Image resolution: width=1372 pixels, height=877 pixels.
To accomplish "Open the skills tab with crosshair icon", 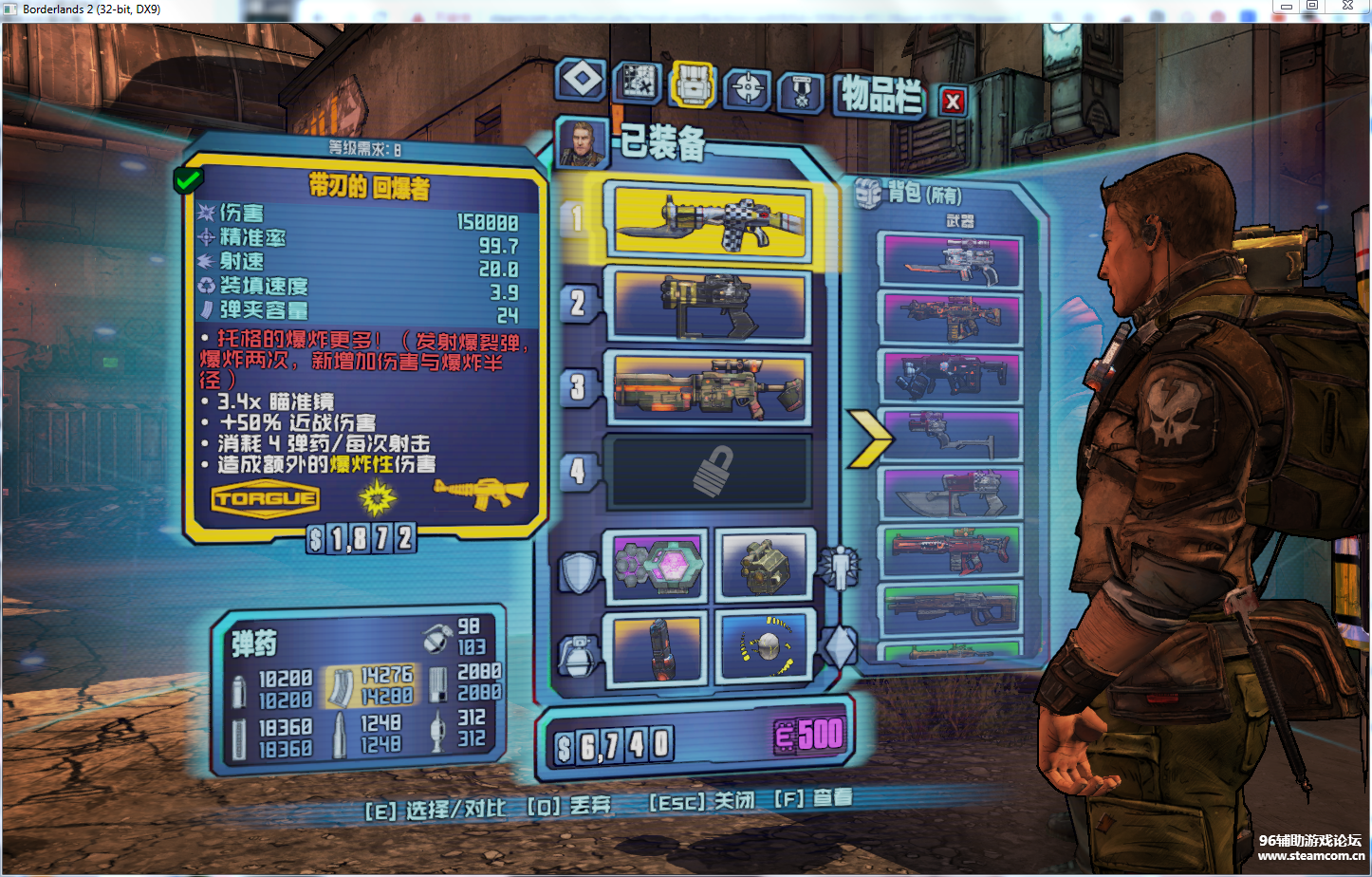I will click(x=748, y=89).
